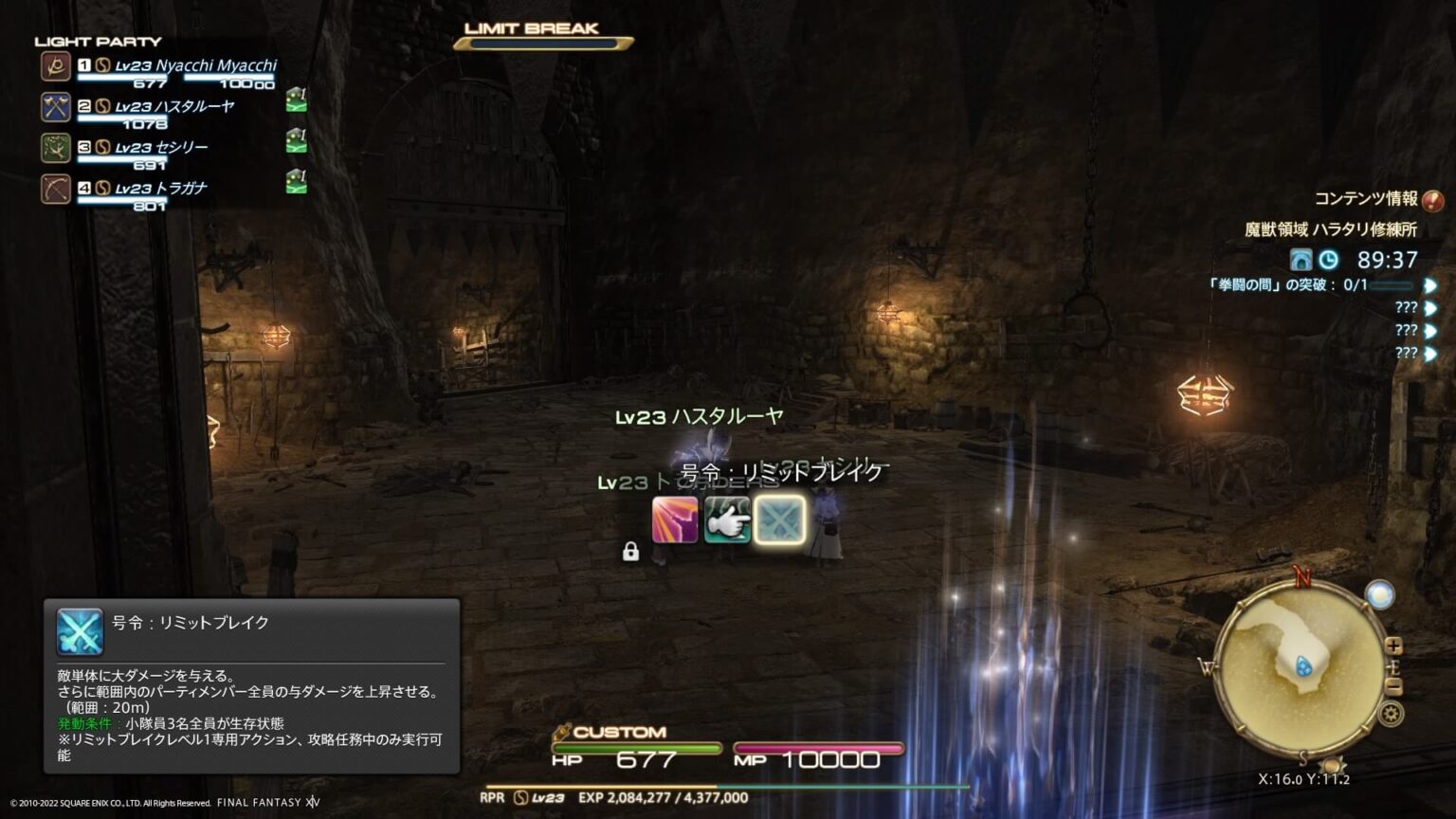Trigger the crossed-swords Limit Break order
This screenshot has height=819, width=1456.
tap(780, 520)
